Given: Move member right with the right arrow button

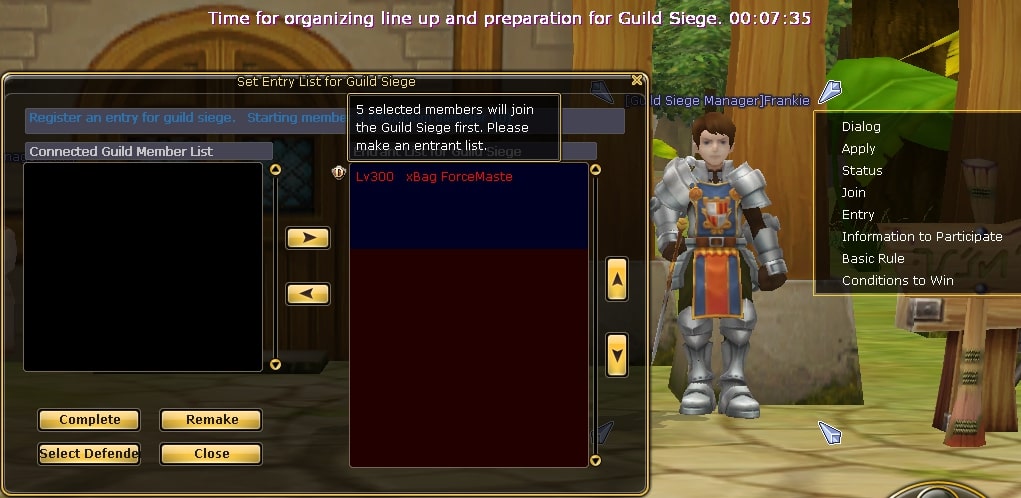Looking at the screenshot, I should coord(308,238).
